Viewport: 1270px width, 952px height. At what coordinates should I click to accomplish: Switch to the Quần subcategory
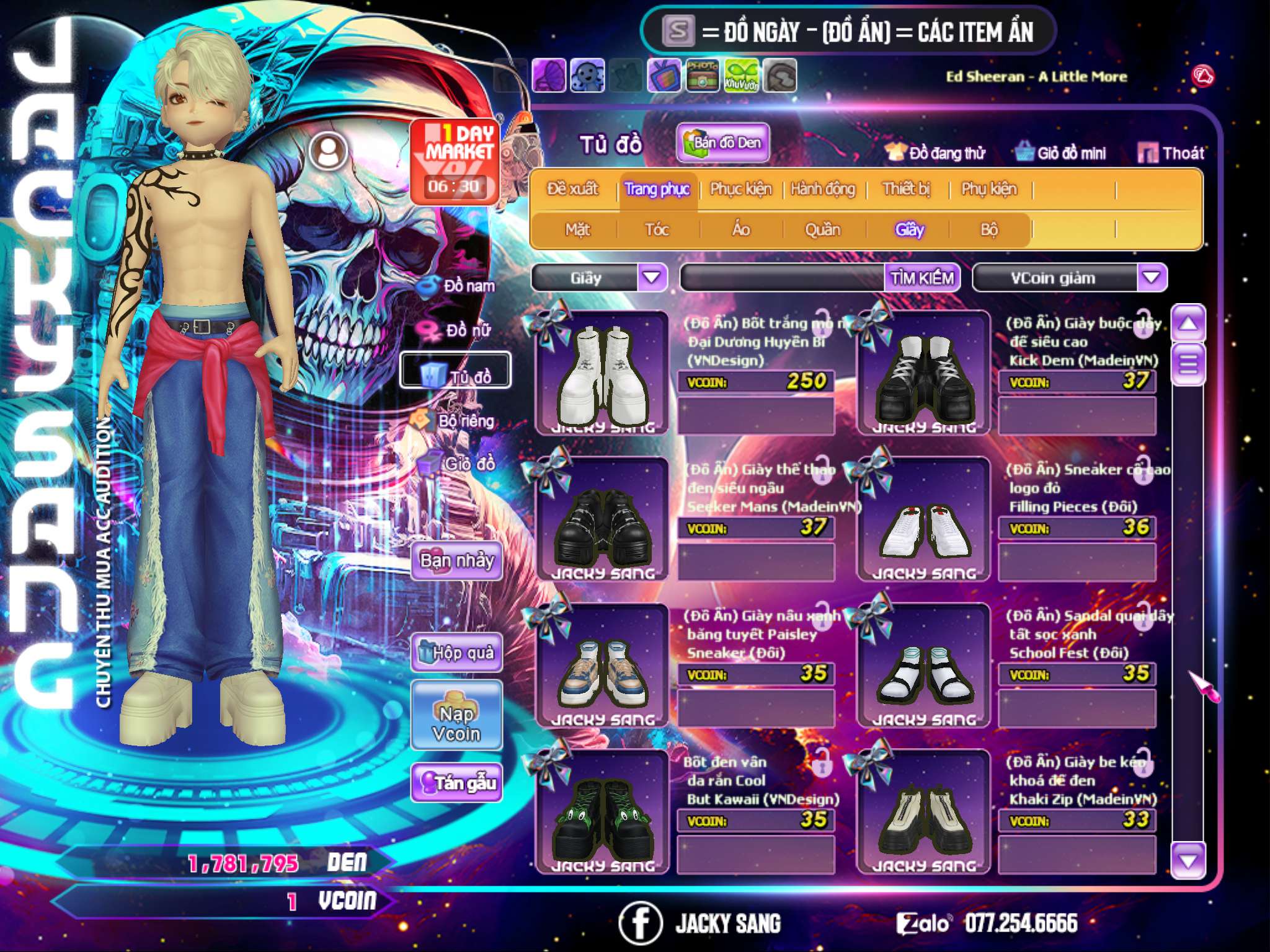pos(822,230)
